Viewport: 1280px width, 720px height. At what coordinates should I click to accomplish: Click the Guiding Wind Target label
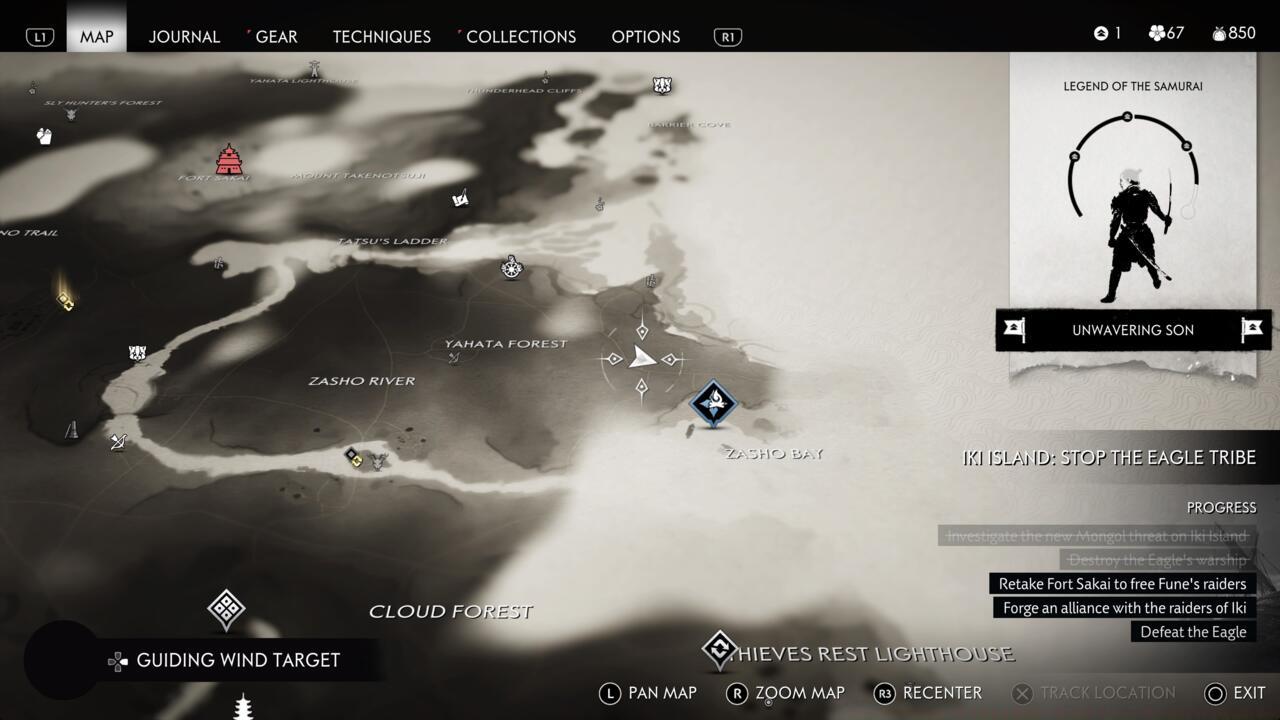[x=238, y=660]
